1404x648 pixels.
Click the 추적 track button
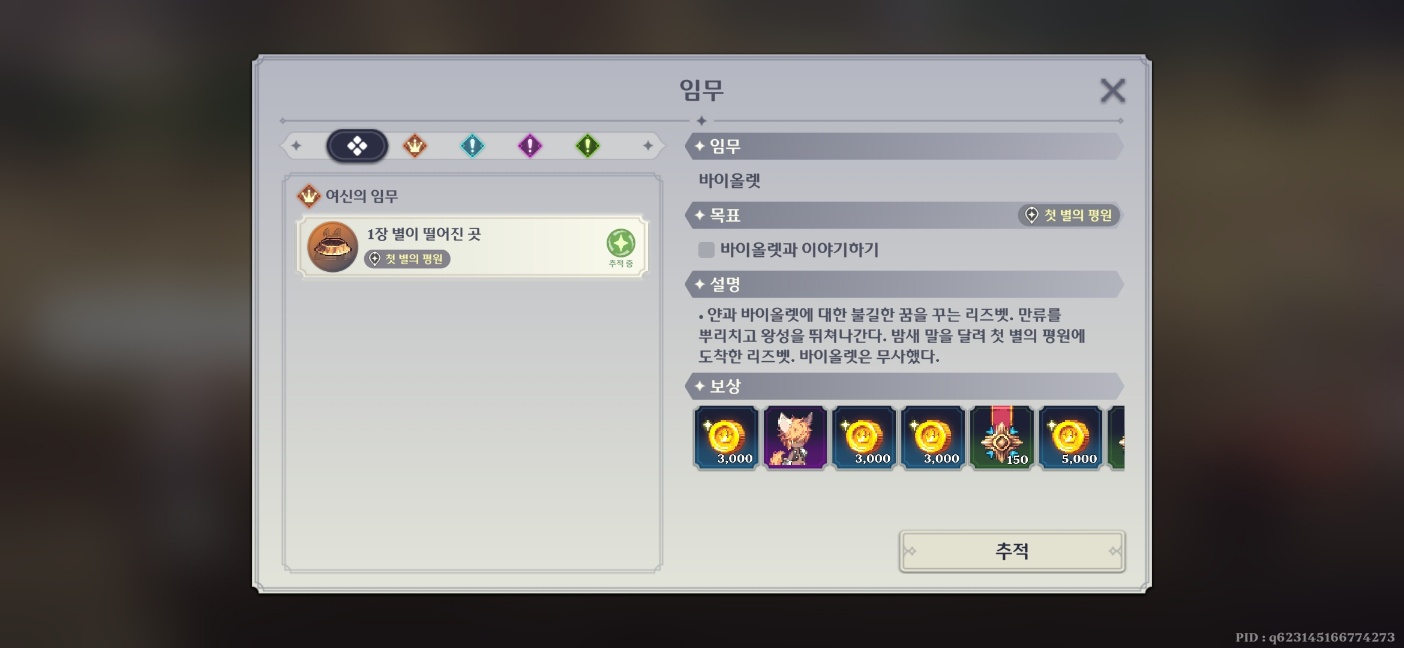(1012, 551)
